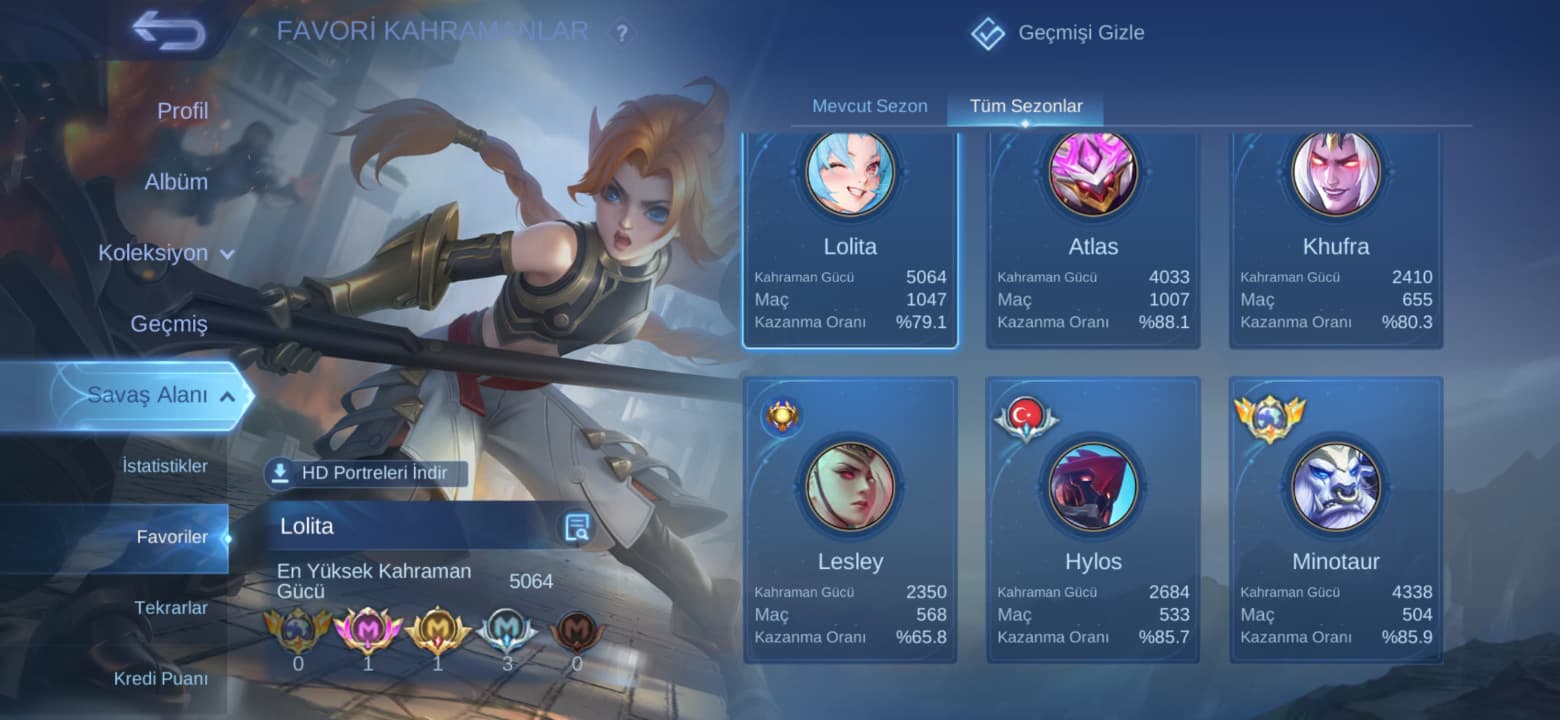Open Lolita's detail icon beside her name

click(576, 527)
